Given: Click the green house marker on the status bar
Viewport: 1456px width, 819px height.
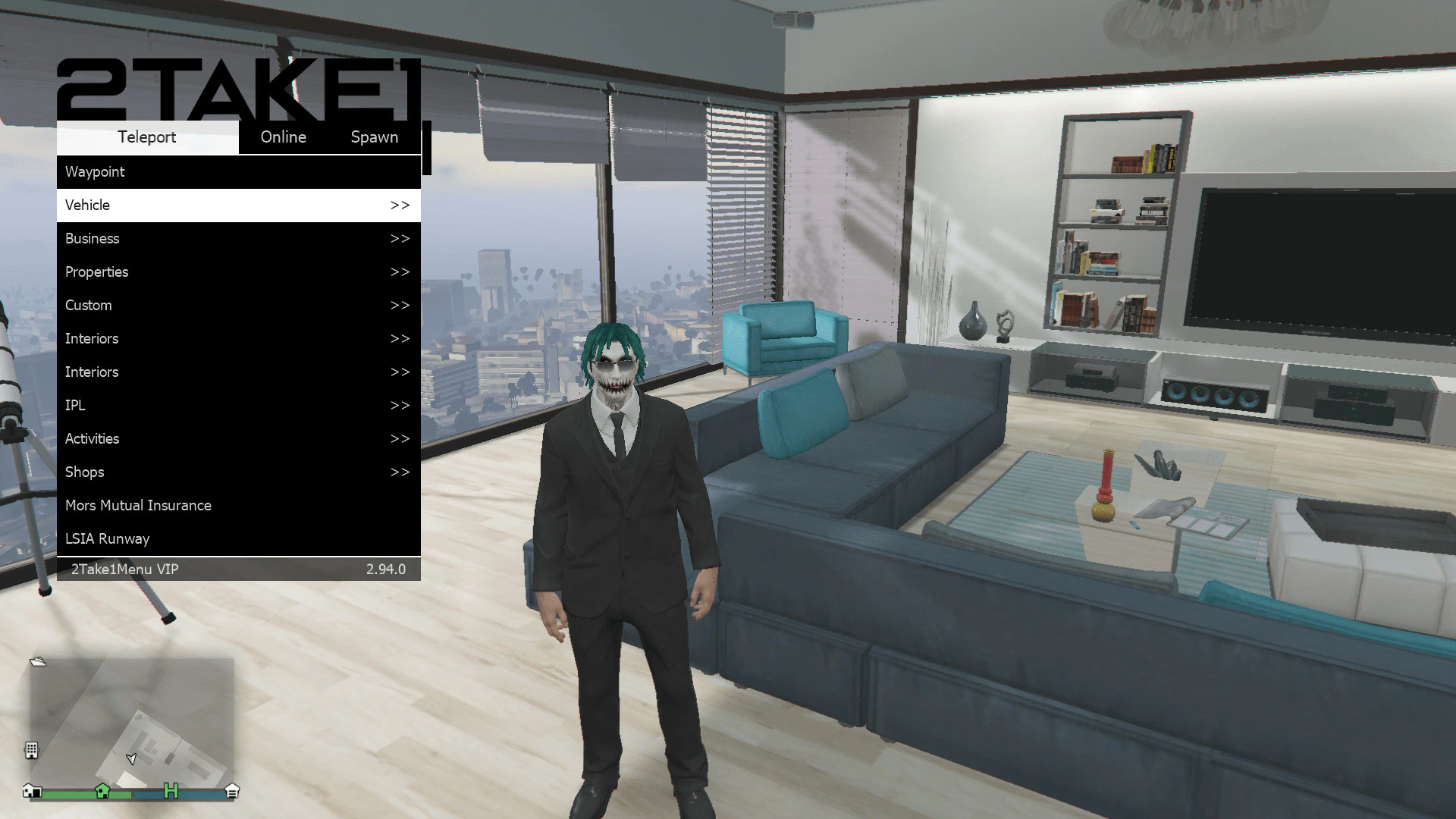Looking at the screenshot, I should point(103,791).
